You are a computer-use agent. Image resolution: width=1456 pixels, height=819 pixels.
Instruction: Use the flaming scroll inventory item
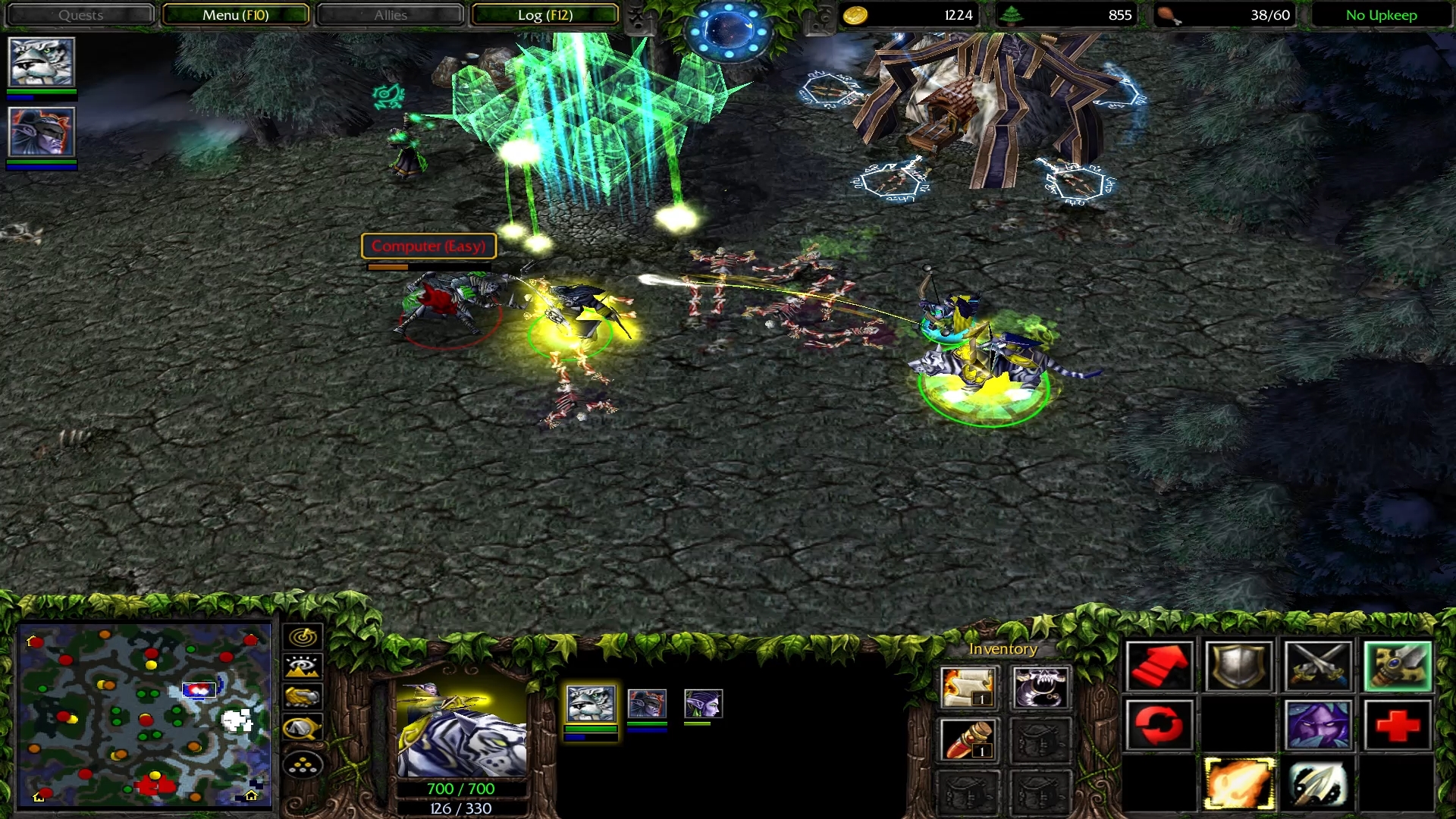(x=968, y=687)
